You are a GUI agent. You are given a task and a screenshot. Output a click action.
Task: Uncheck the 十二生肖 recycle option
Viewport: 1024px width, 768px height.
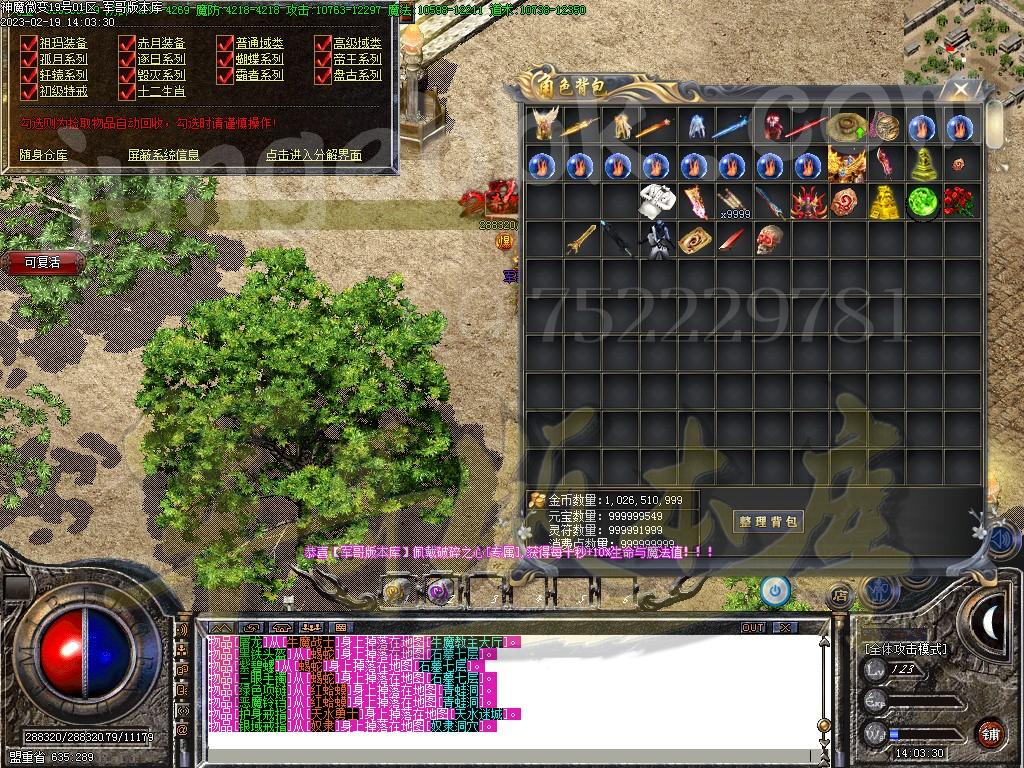[x=127, y=91]
